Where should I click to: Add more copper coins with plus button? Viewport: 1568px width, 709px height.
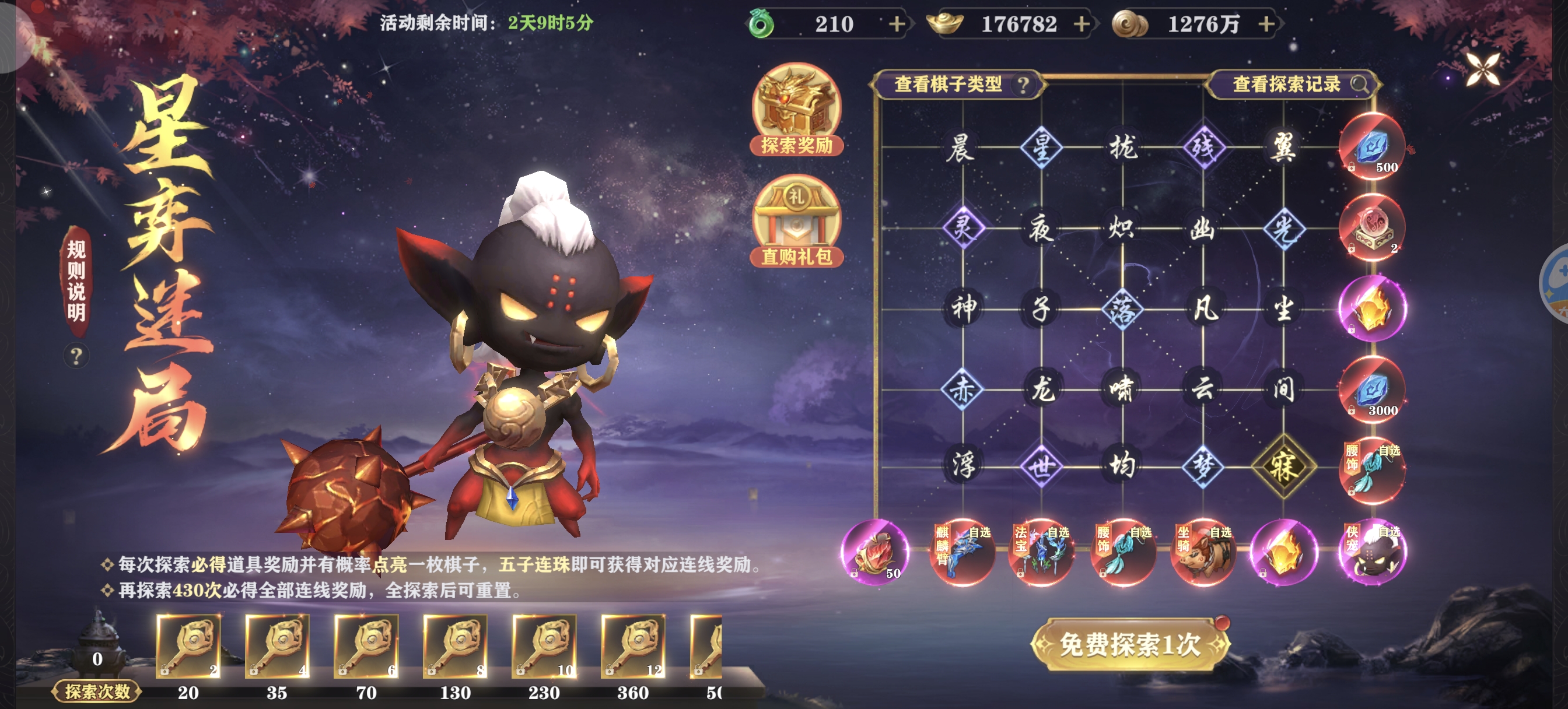1266,24
